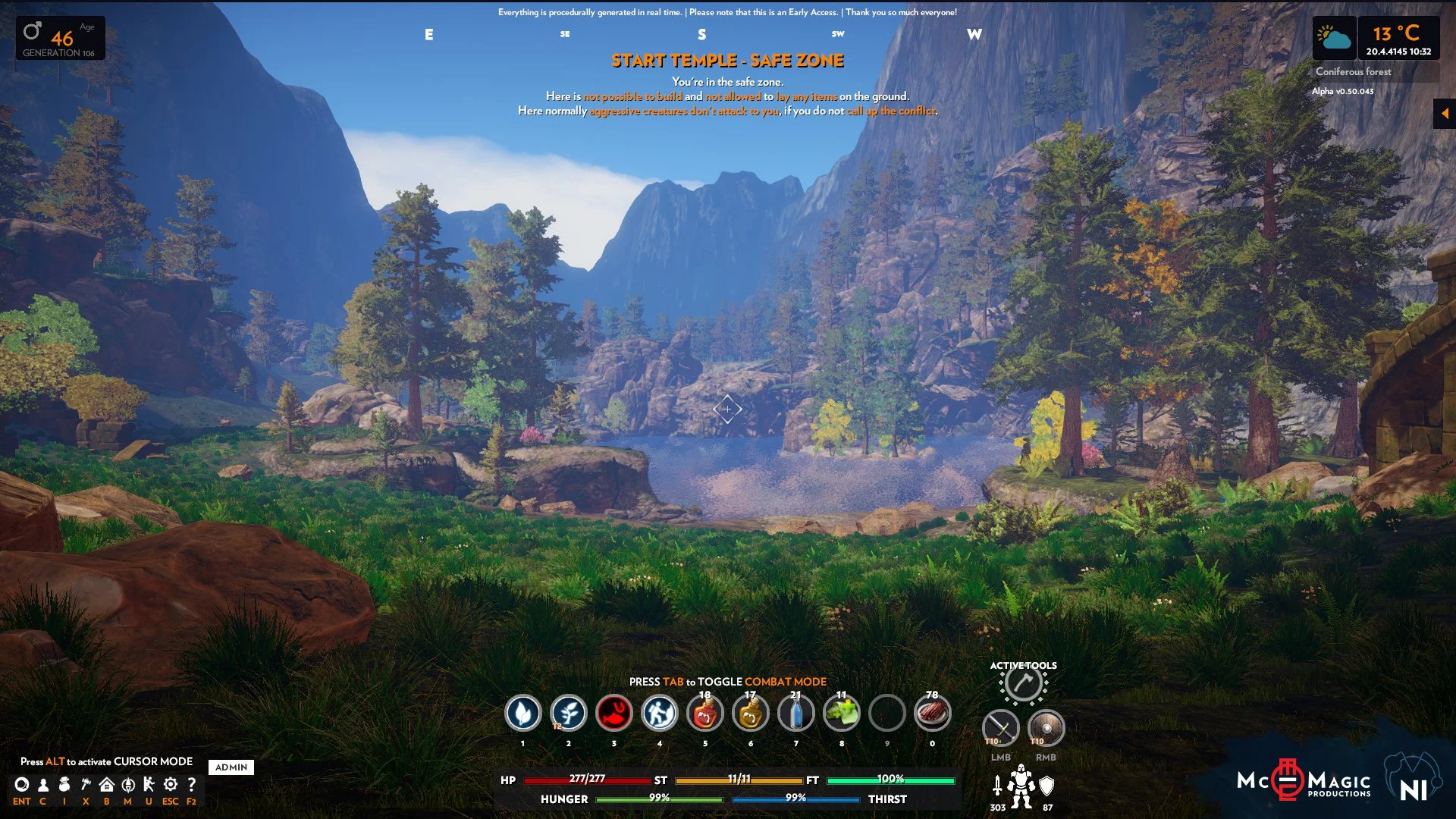1456x819 pixels.
Task: Select the blue water bottle slot
Action: pos(796,714)
